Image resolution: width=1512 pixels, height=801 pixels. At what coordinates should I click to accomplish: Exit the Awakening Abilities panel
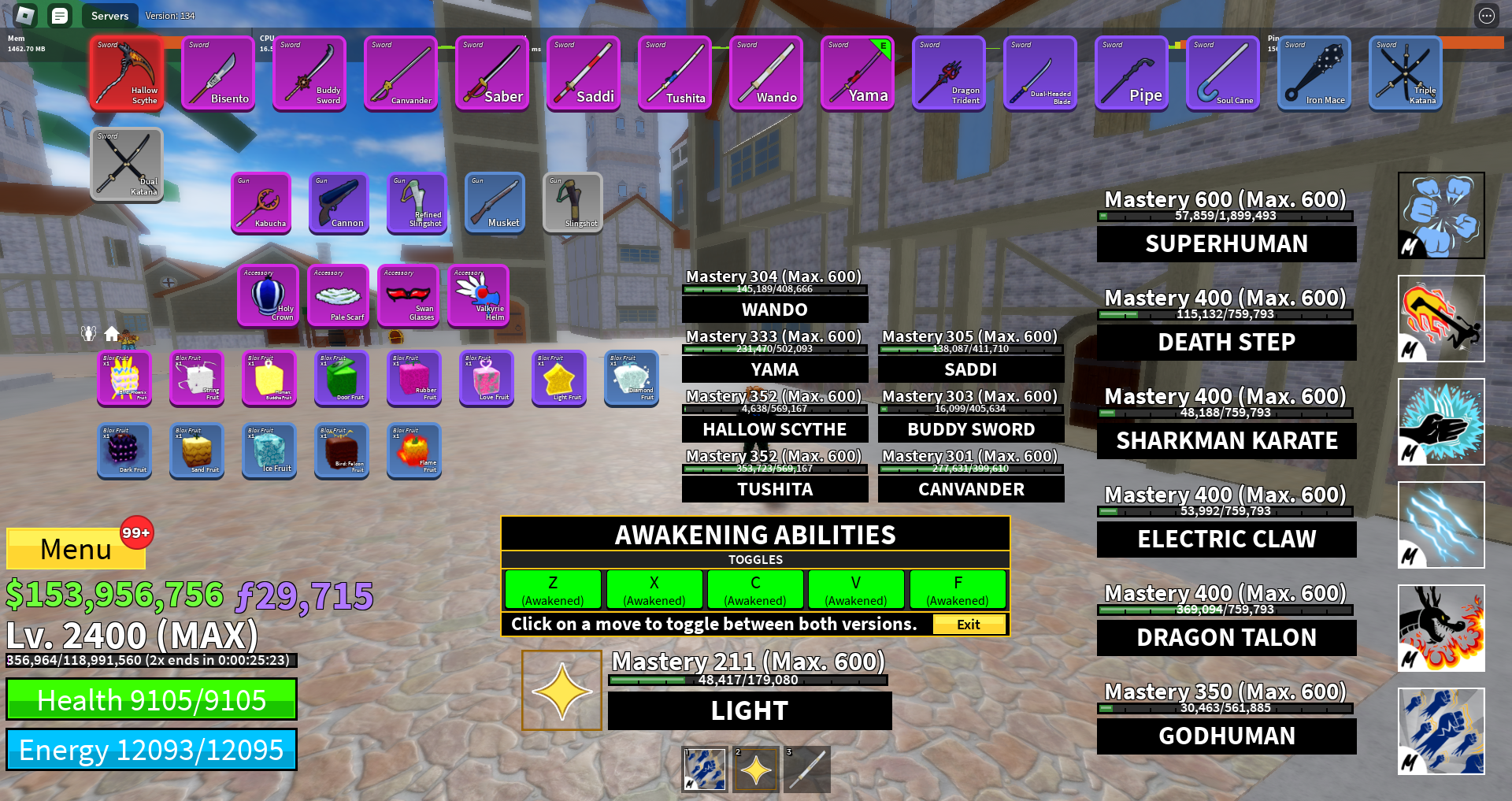pos(969,624)
